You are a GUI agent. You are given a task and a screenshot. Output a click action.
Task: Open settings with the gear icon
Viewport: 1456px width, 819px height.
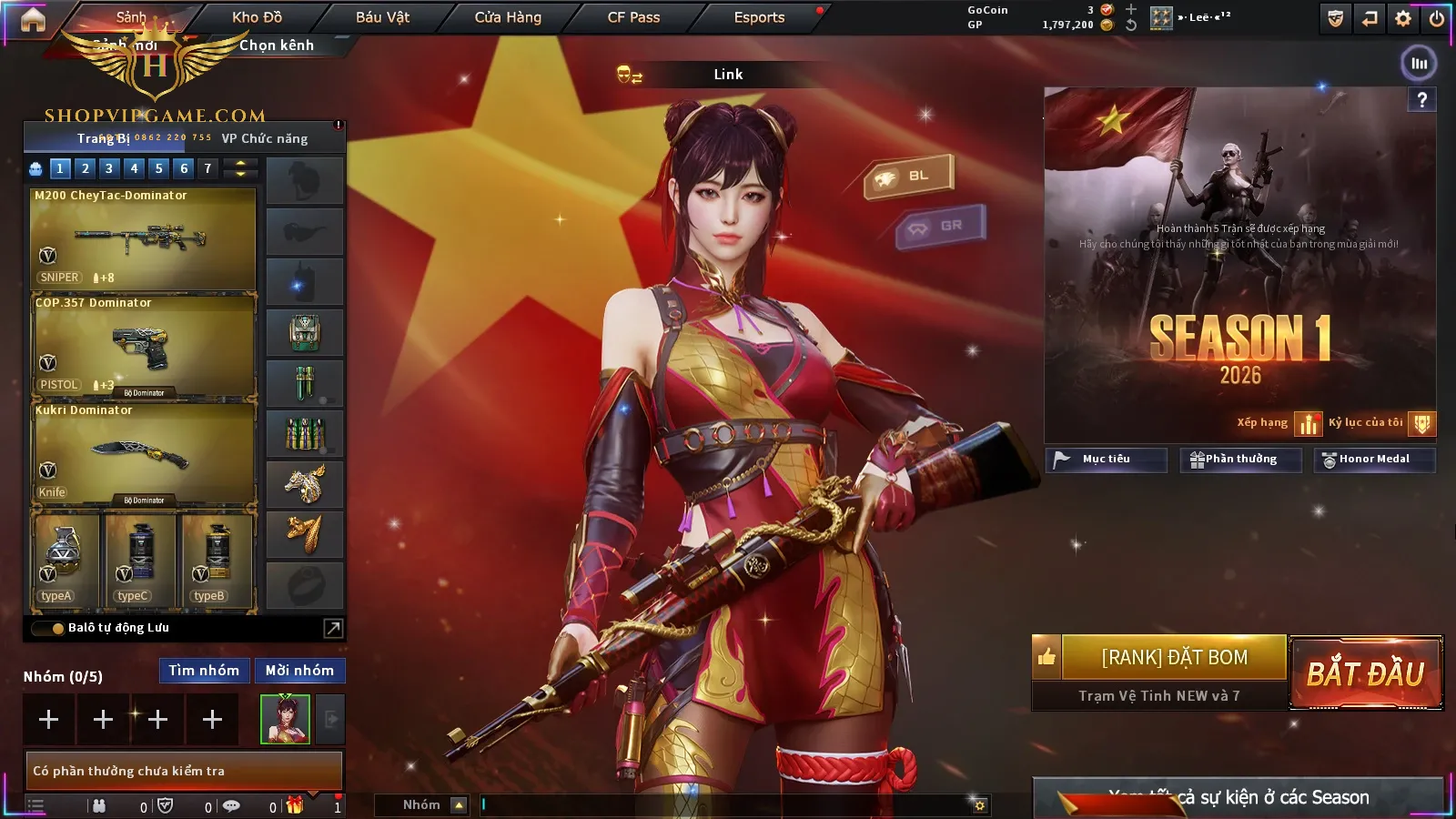(1403, 18)
